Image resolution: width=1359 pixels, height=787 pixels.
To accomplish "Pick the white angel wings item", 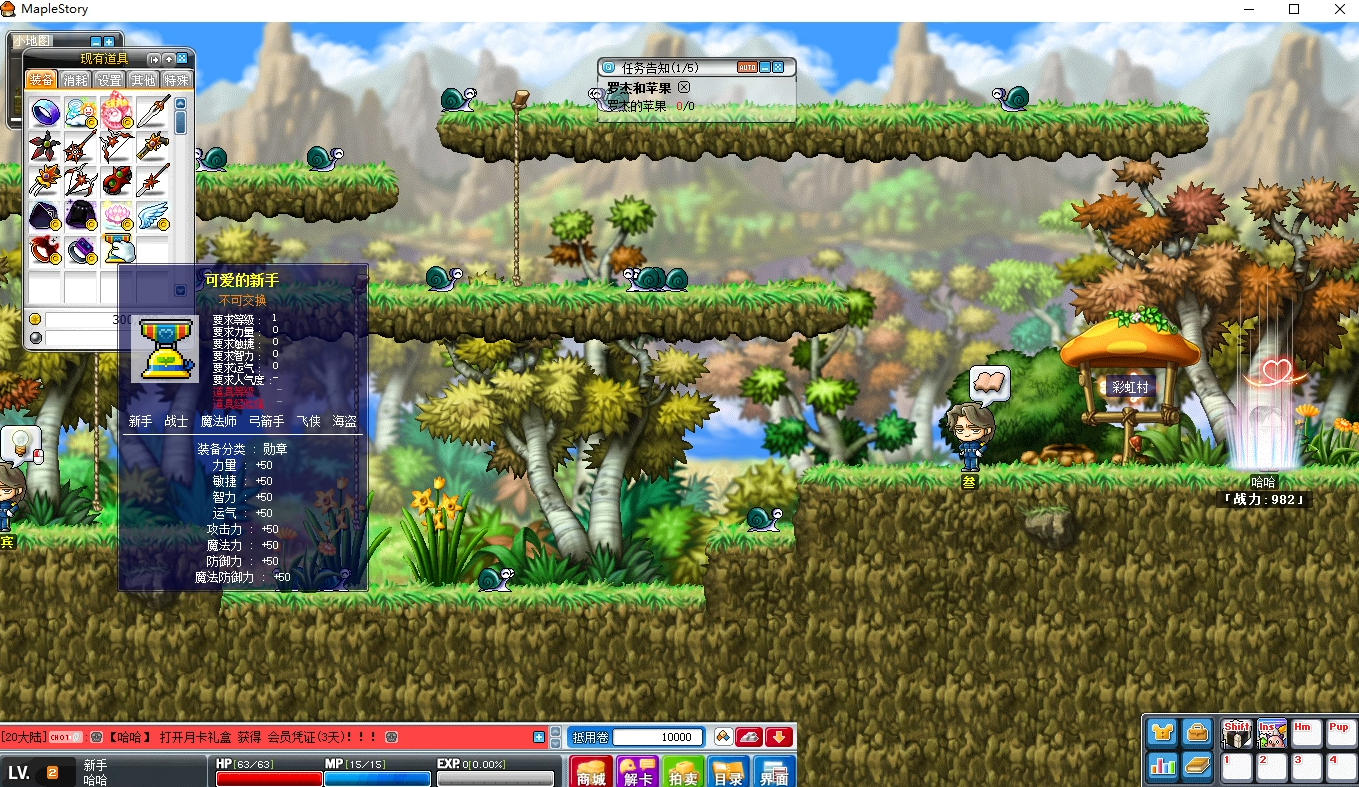I will point(153,215).
